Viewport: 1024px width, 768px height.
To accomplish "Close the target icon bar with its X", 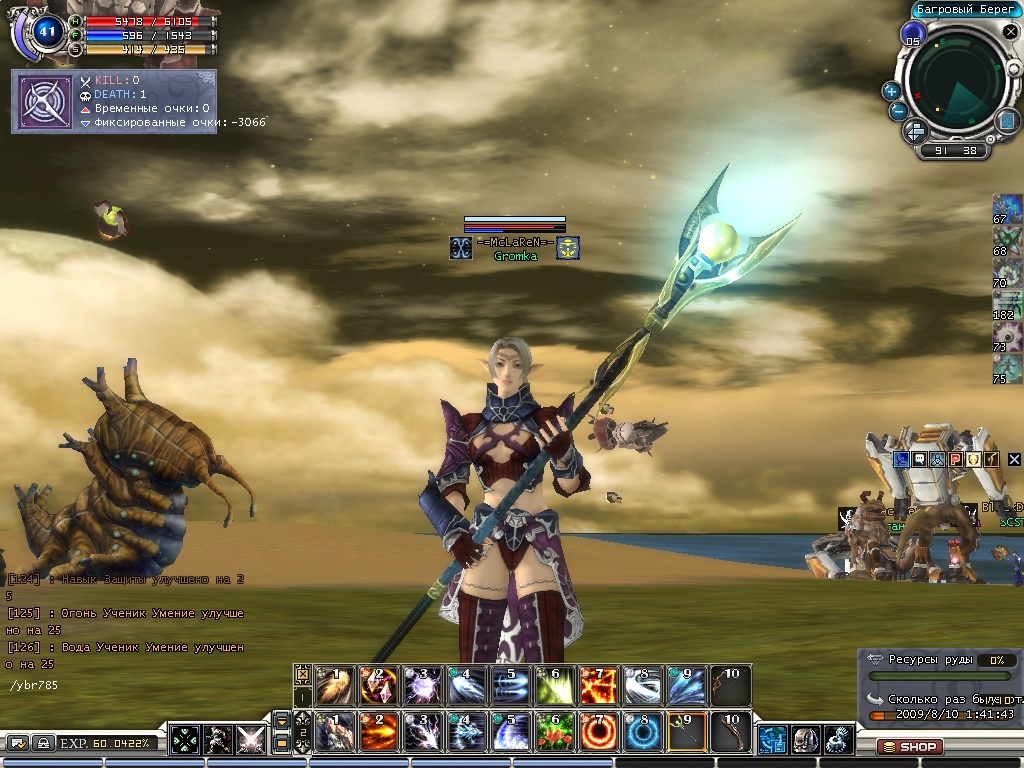I will pos(1014,459).
